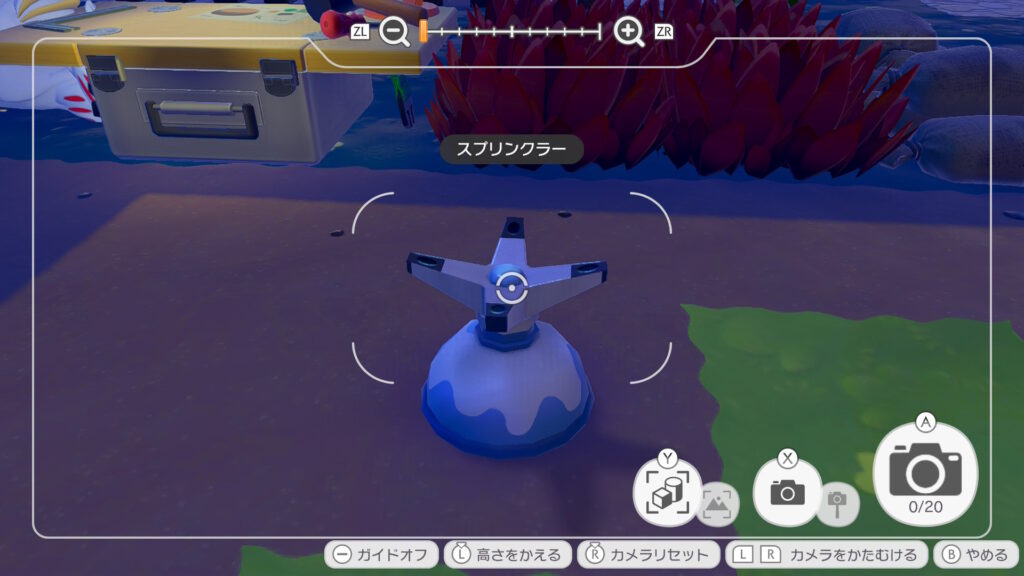Select the small grey signpost icon
1024x576 pixels.
(838, 503)
